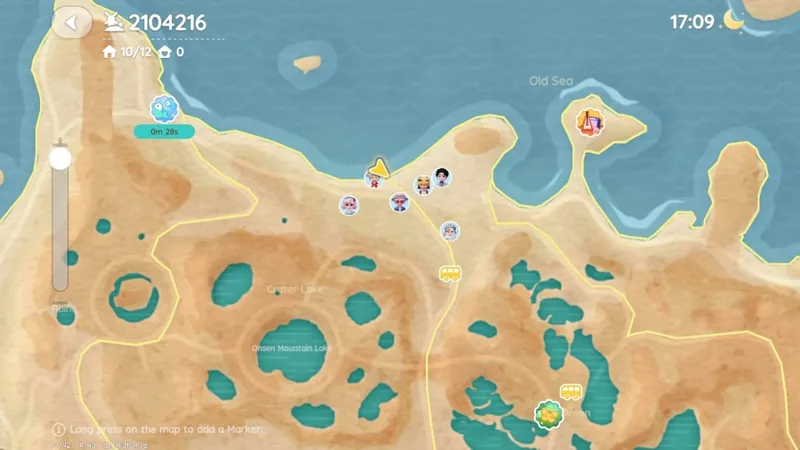
Task: Click the map zoom slider handle
Action: click(x=60, y=158)
